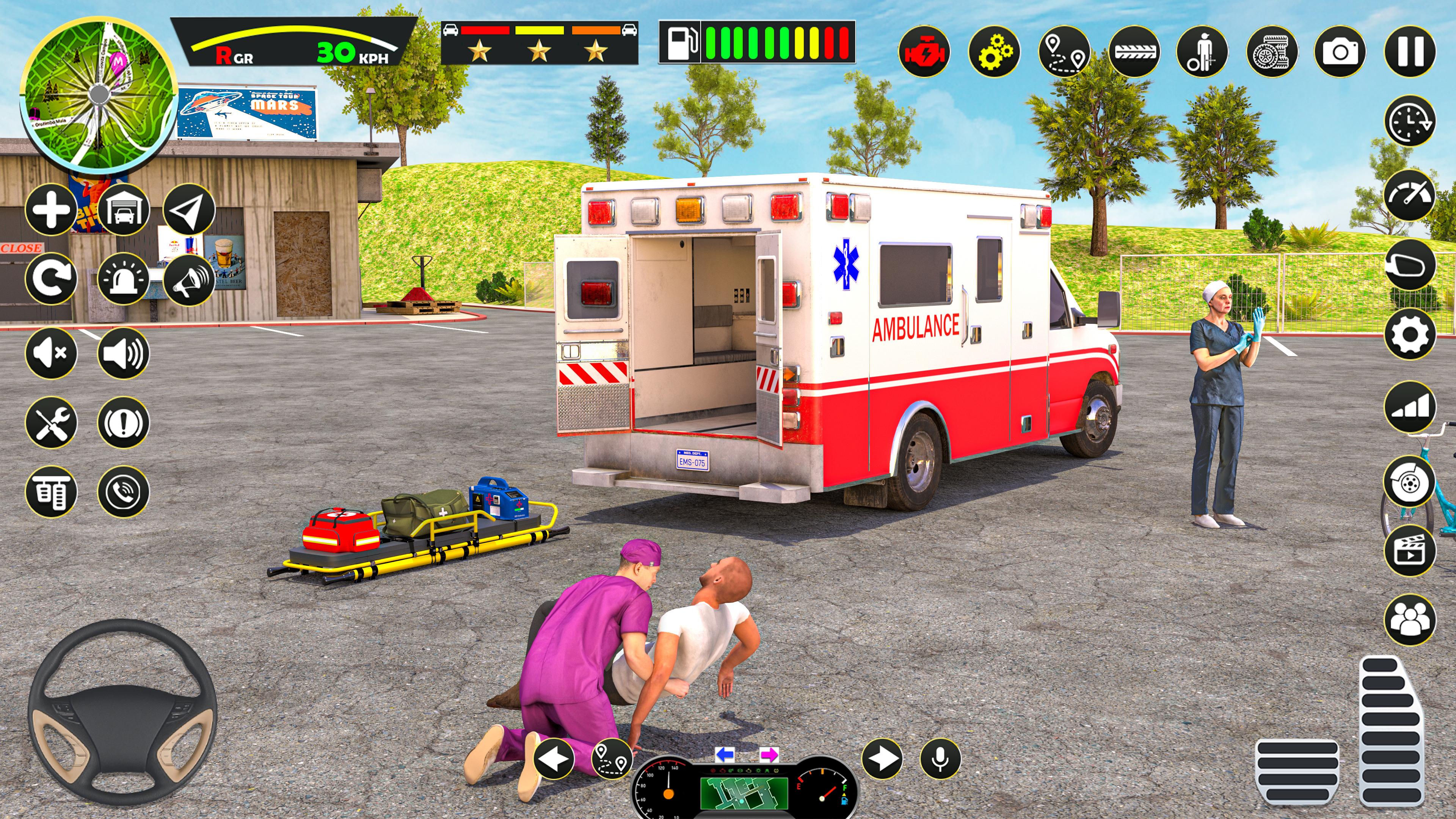Step on the tall accelerator pedal
This screenshot has height=819, width=1456.
click(1393, 732)
